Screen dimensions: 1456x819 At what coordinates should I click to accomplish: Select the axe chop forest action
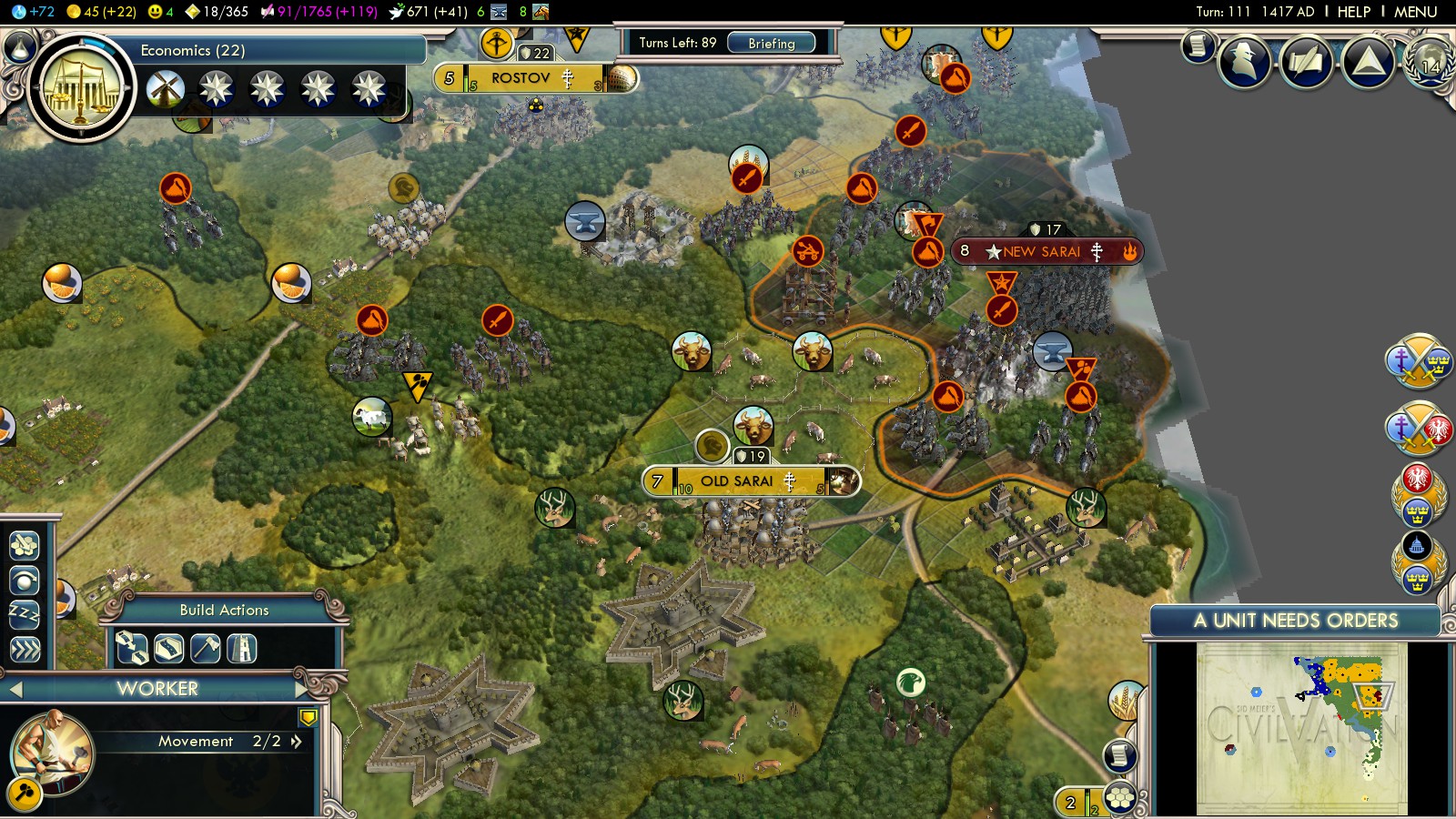[x=206, y=649]
